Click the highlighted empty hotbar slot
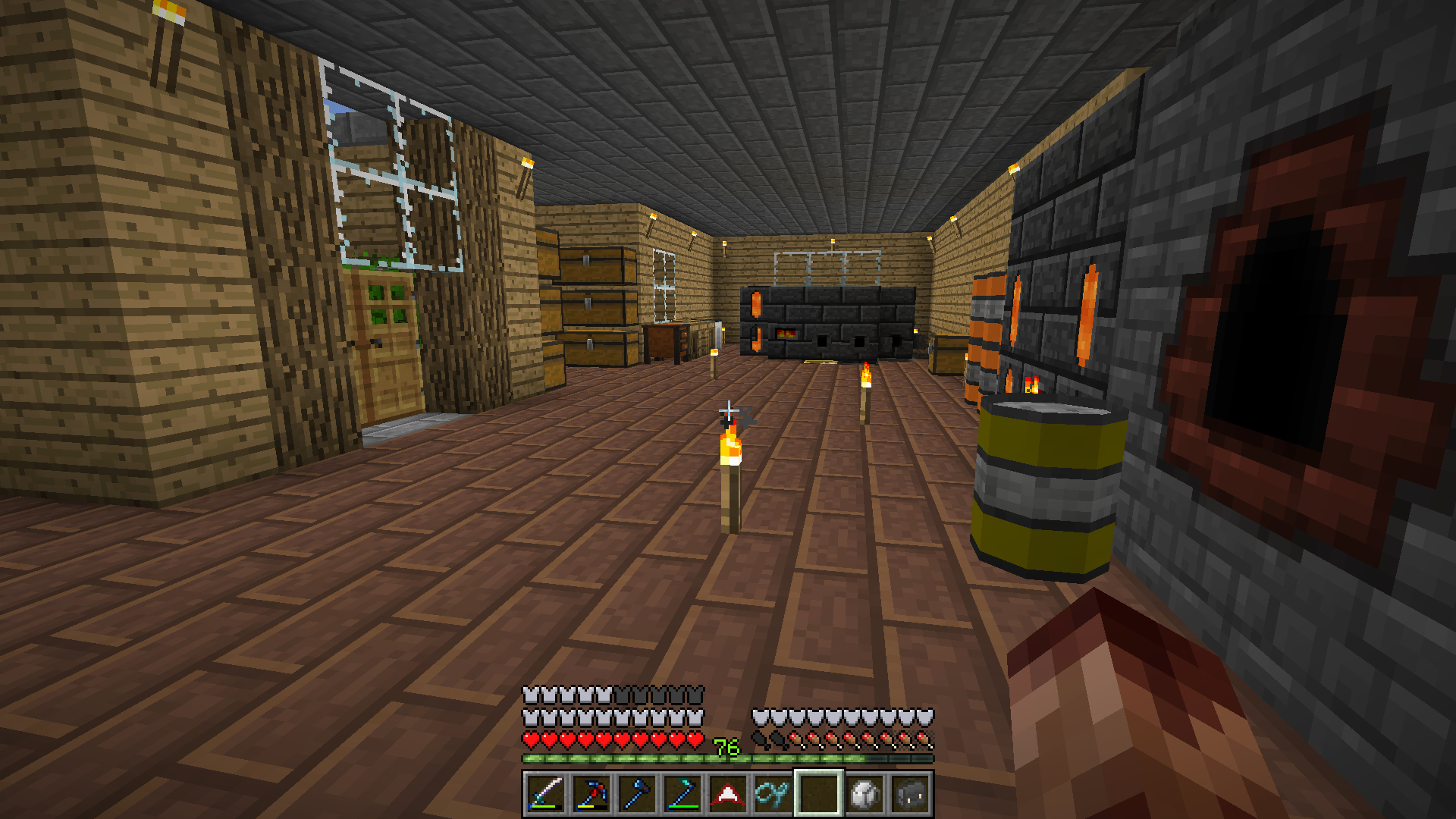 (819, 794)
